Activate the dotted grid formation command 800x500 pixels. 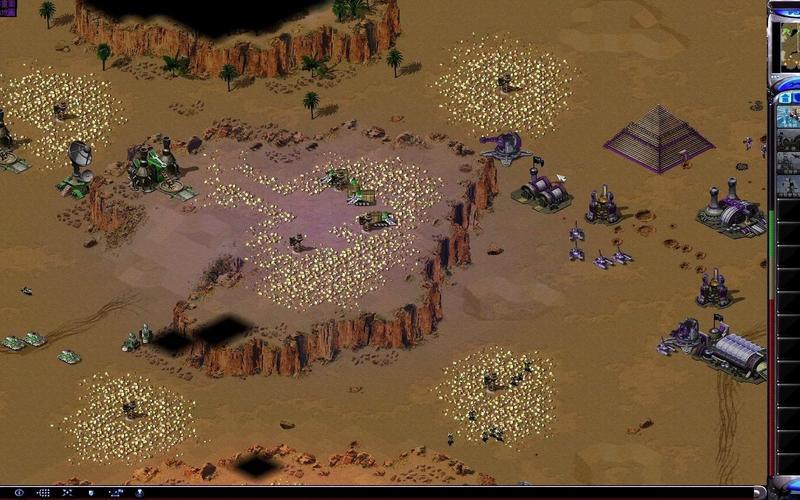(x=43, y=492)
